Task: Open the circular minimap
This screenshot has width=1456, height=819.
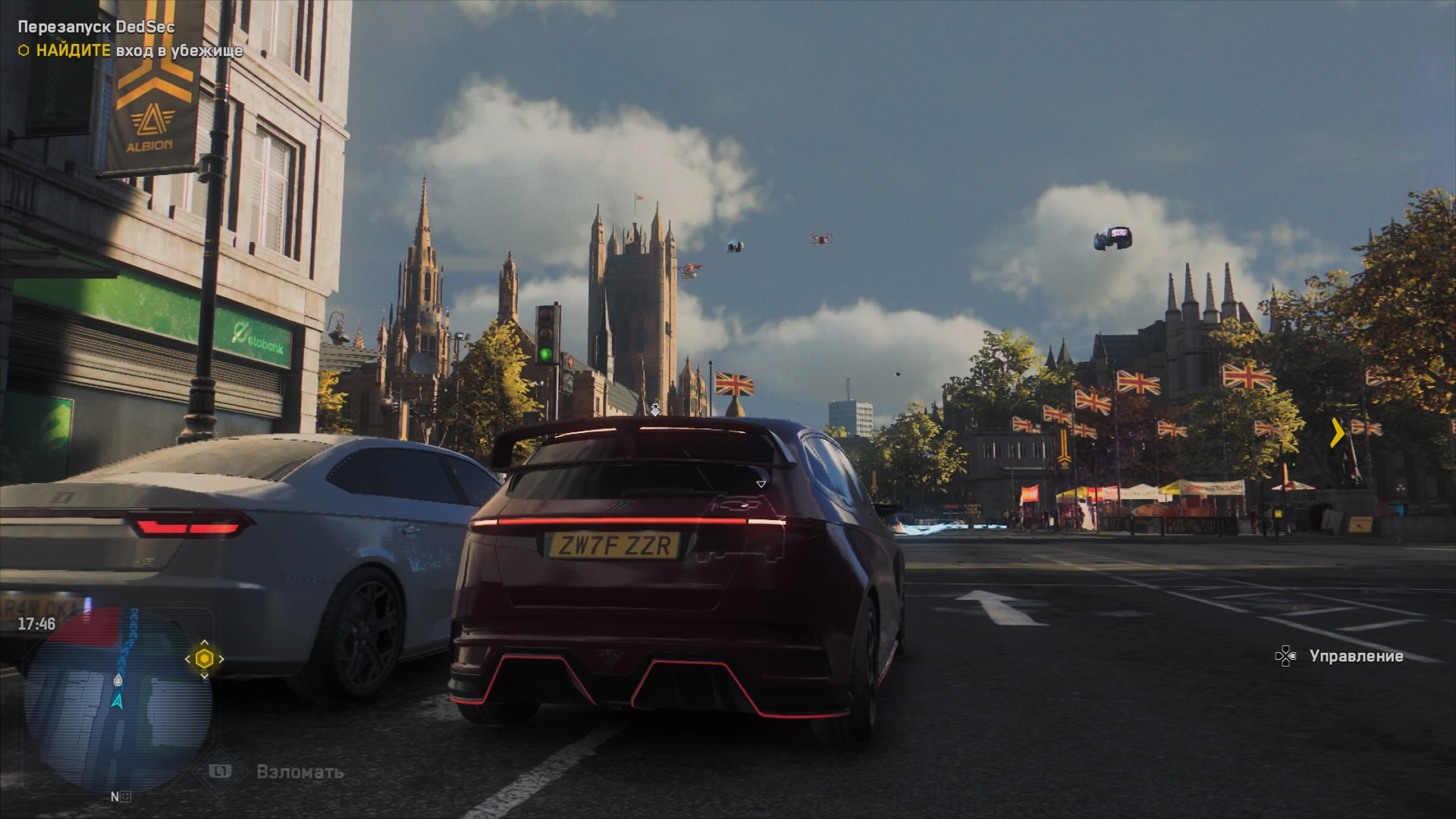Action: [118, 699]
